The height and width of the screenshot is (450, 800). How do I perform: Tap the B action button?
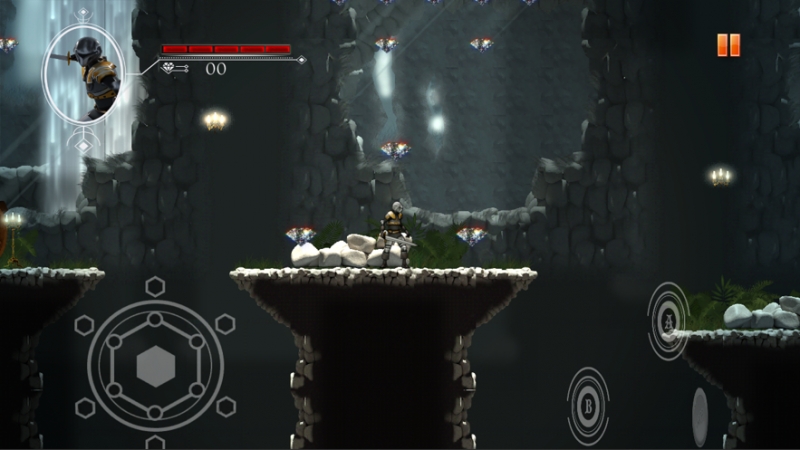click(x=588, y=405)
